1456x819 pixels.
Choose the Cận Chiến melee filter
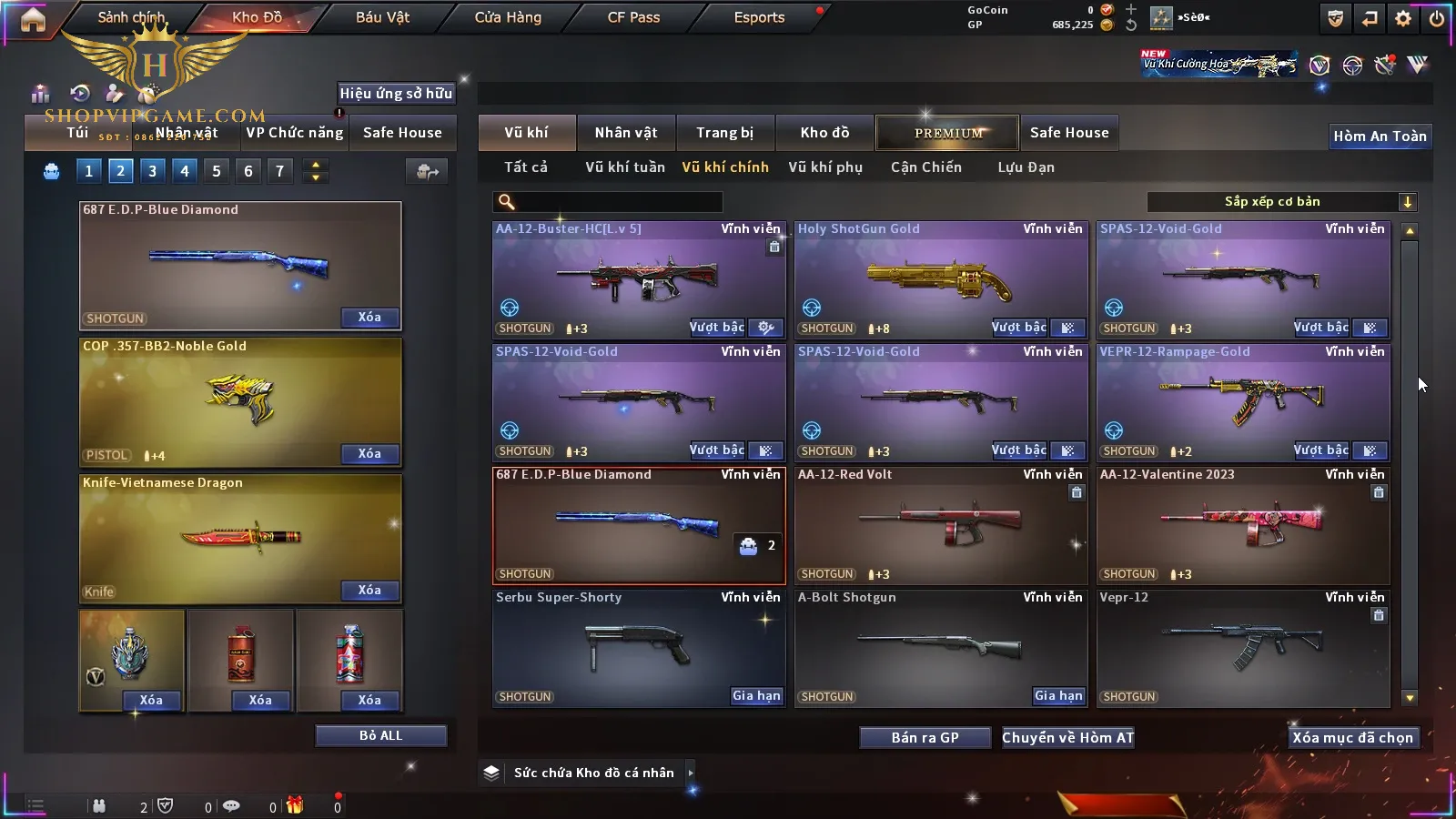click(x=925, y=167)
